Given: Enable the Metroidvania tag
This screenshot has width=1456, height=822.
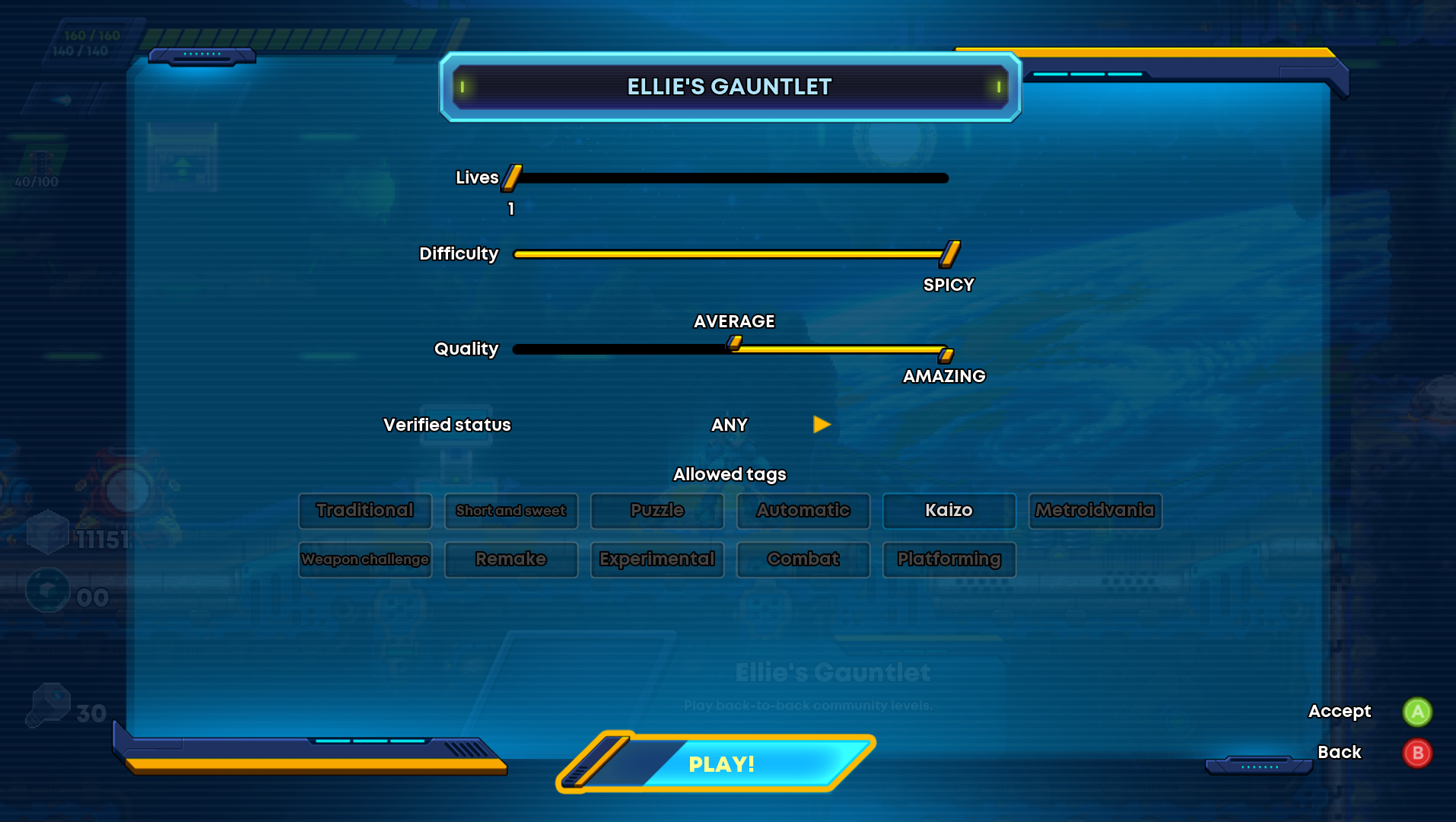Looking at the screenshot, I should (x=1095, y=511).
